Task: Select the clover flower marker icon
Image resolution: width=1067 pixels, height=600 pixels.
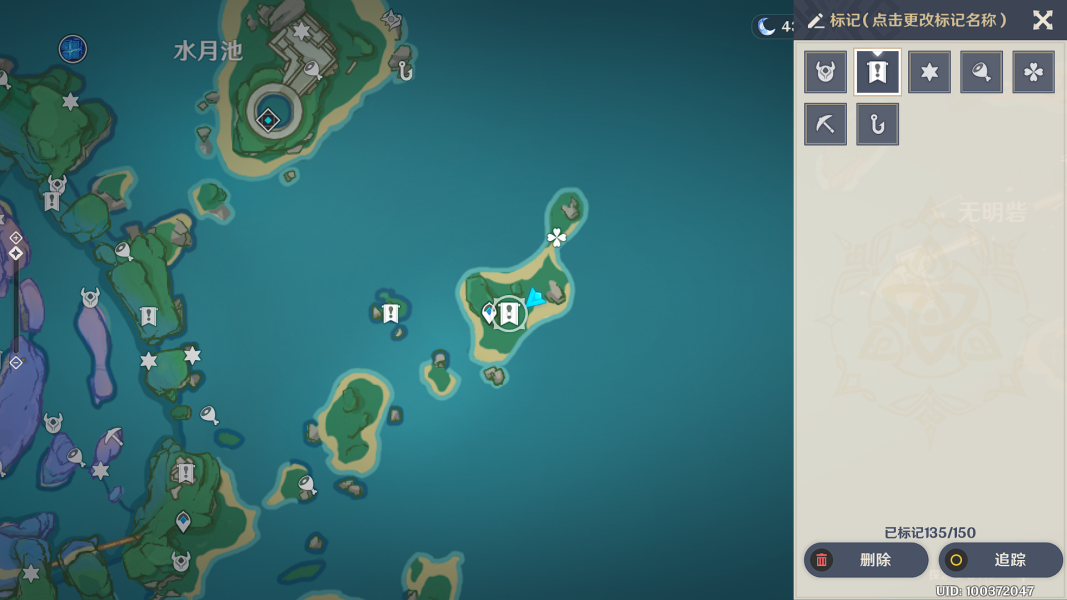Action: [x=1033, y=72]
